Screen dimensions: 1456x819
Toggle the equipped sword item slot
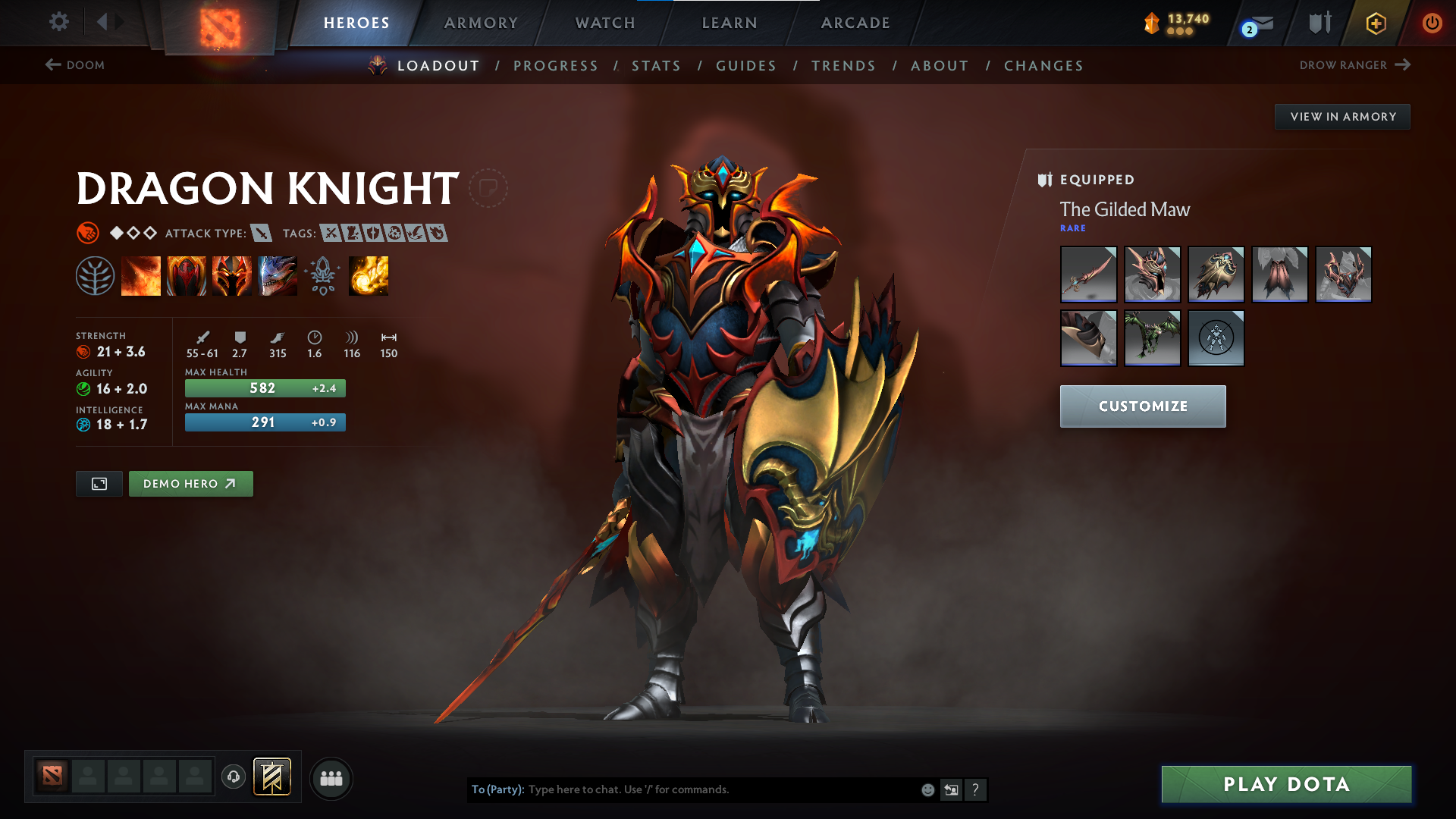1088,275
